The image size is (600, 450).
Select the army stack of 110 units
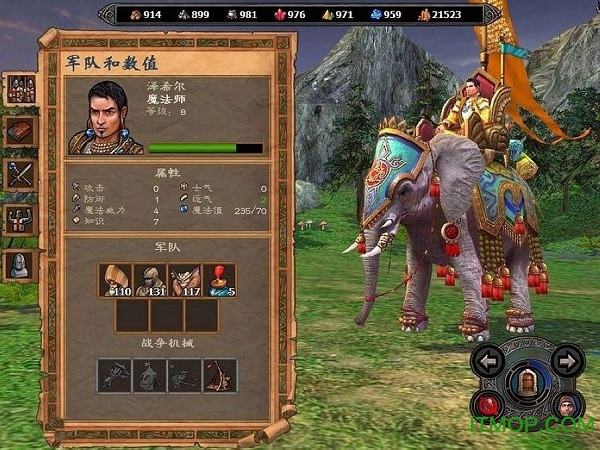click(117, 280)
